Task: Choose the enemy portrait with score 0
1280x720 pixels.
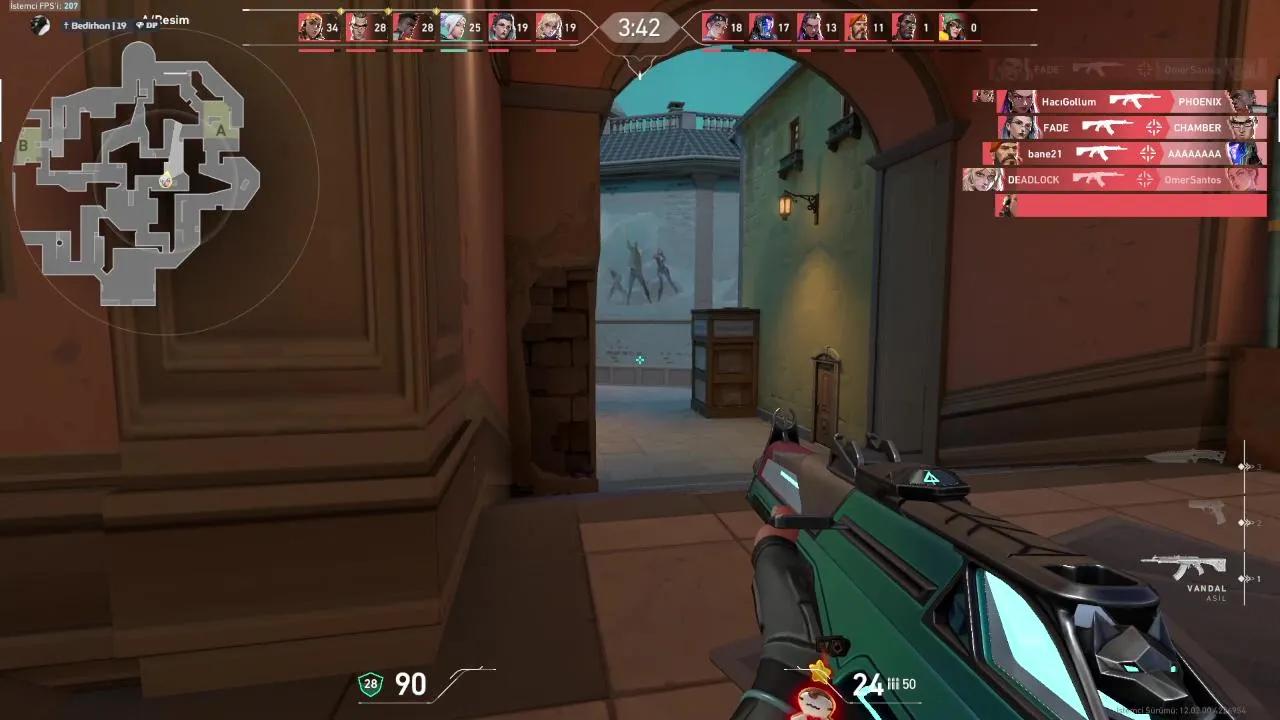Action: [x=952, y=27]
